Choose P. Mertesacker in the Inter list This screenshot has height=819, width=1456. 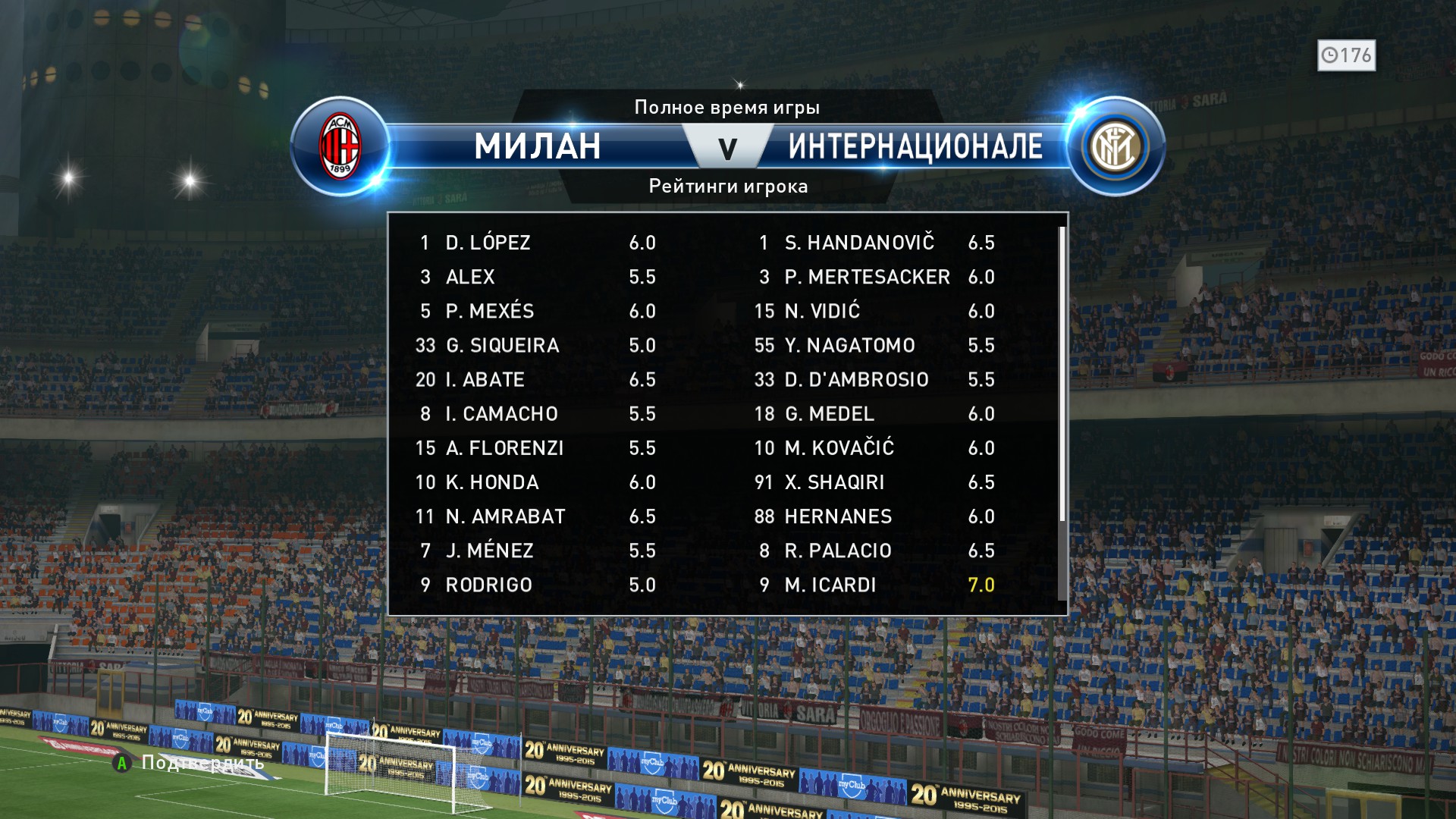(874, 277)
